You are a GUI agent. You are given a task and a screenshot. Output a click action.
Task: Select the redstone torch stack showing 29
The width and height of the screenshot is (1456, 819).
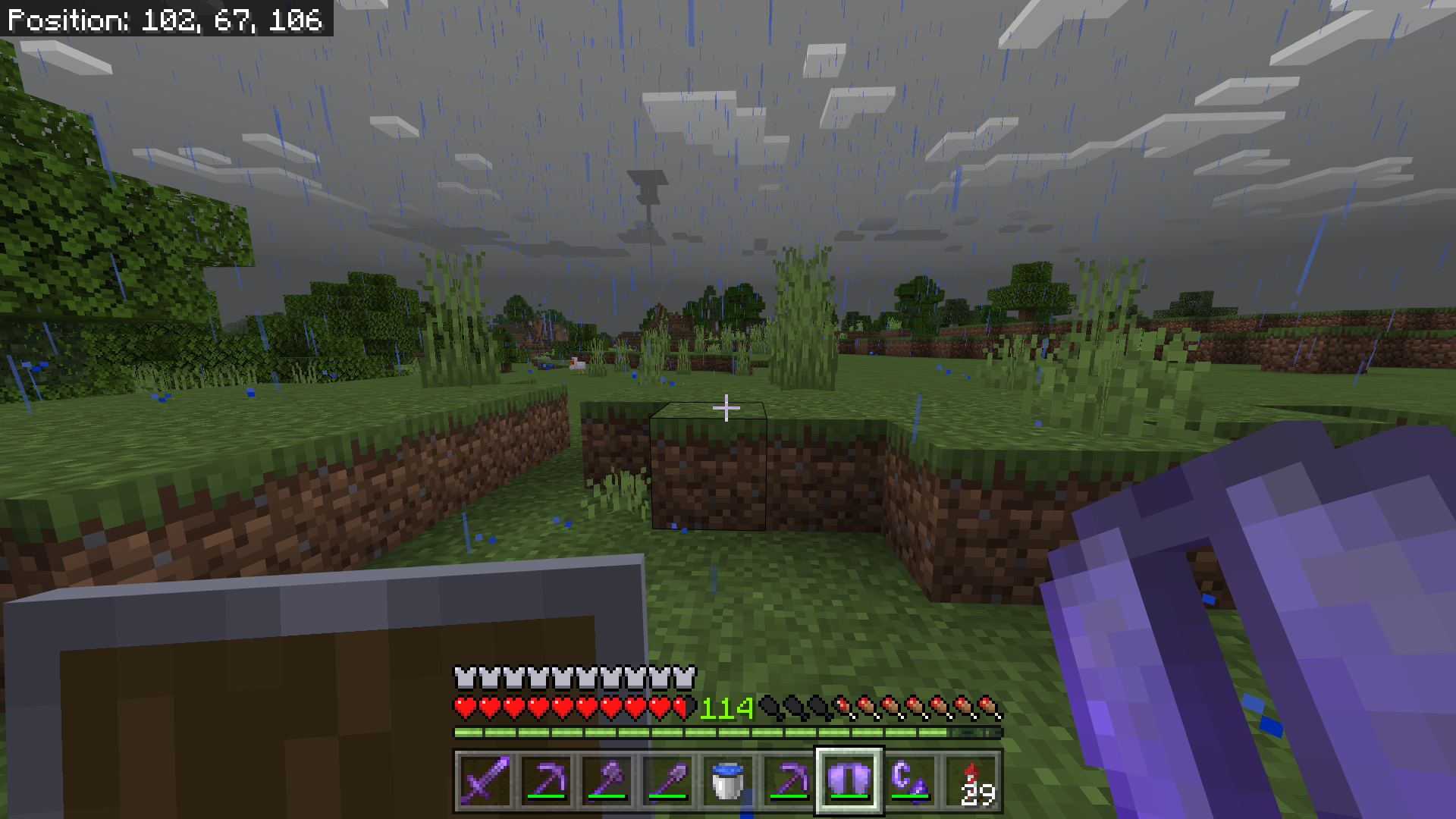point(971,780)
